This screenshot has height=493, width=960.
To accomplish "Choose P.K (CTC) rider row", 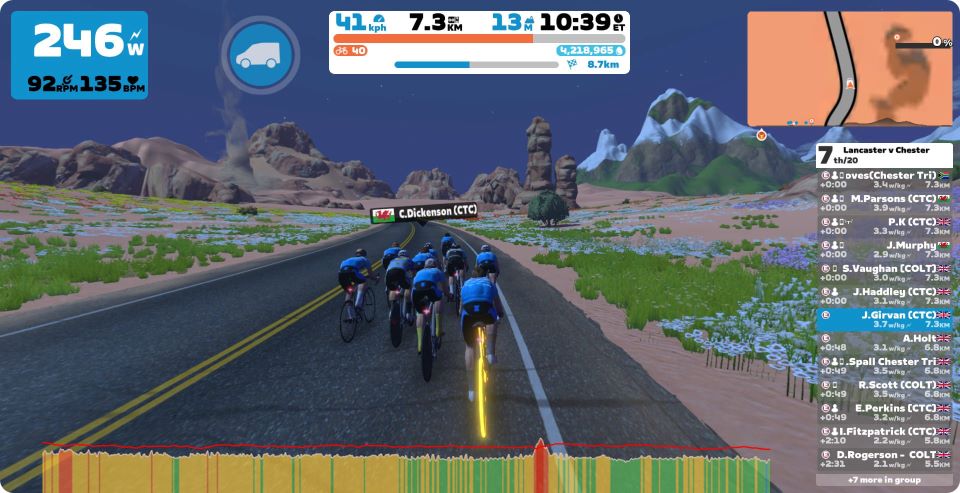I will point(884,226).
